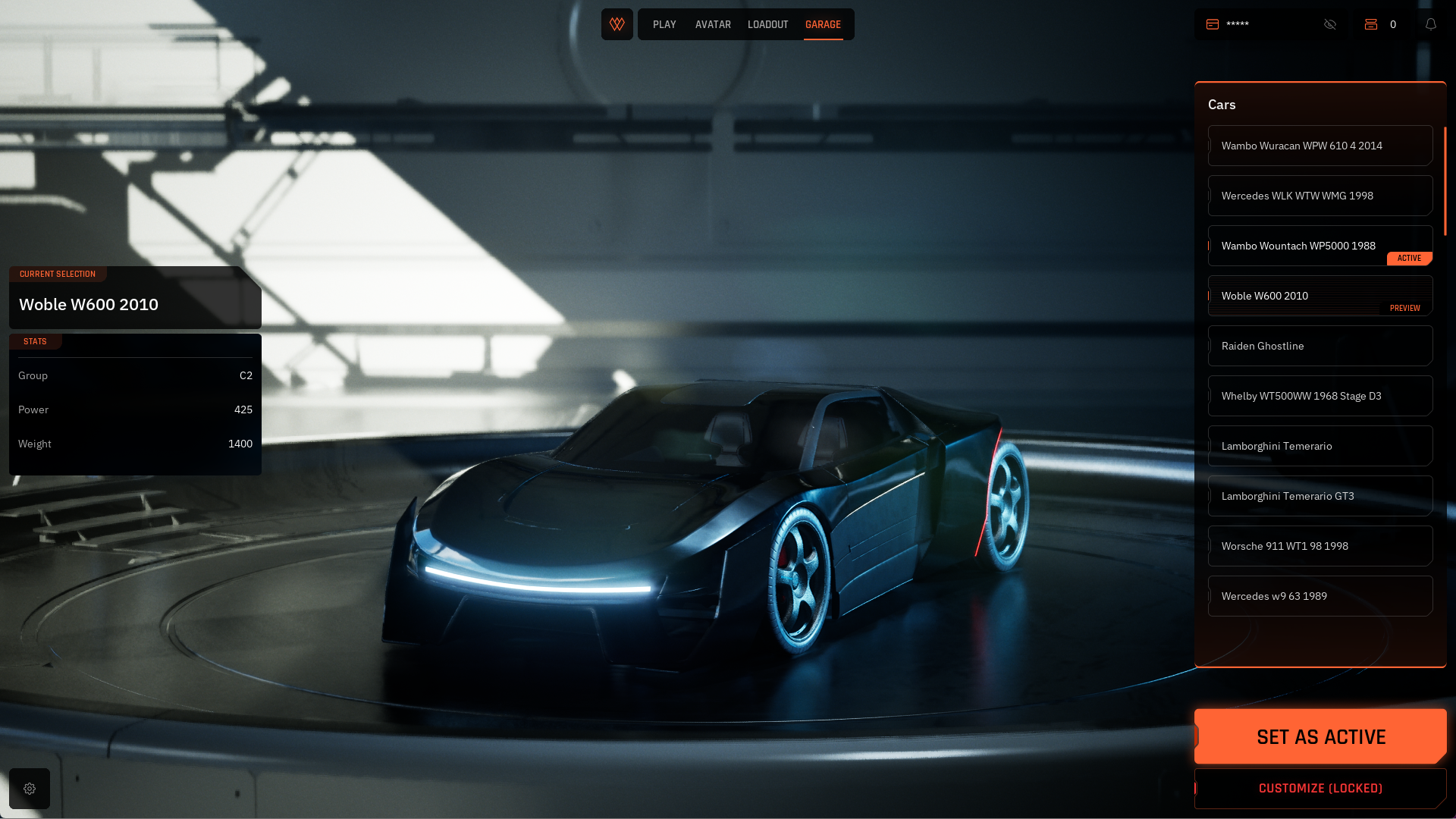
Task: Pick the Worsche 911 WT1 98 1998
Action: click(1319, 546)
